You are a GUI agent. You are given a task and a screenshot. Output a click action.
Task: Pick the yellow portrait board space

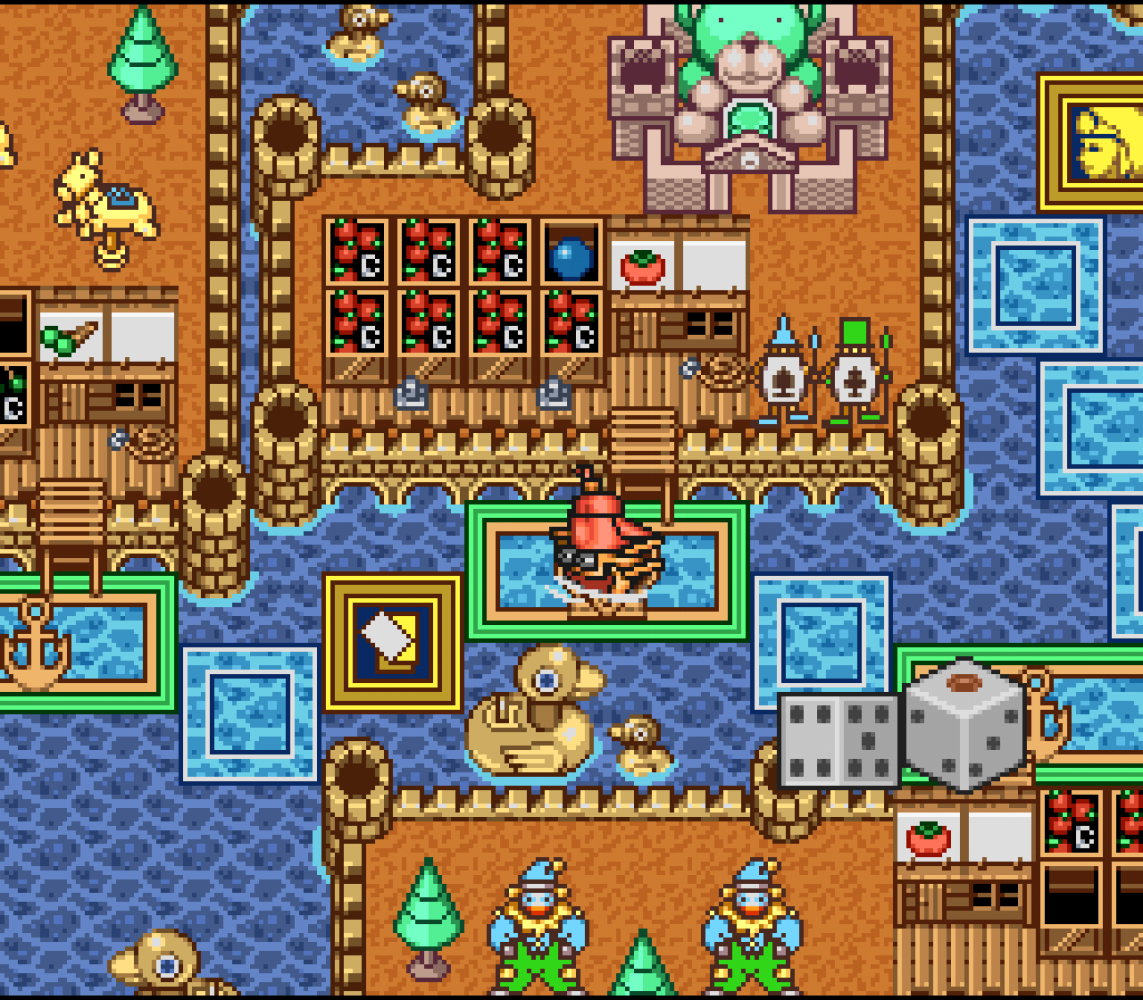coord(1094,141)
